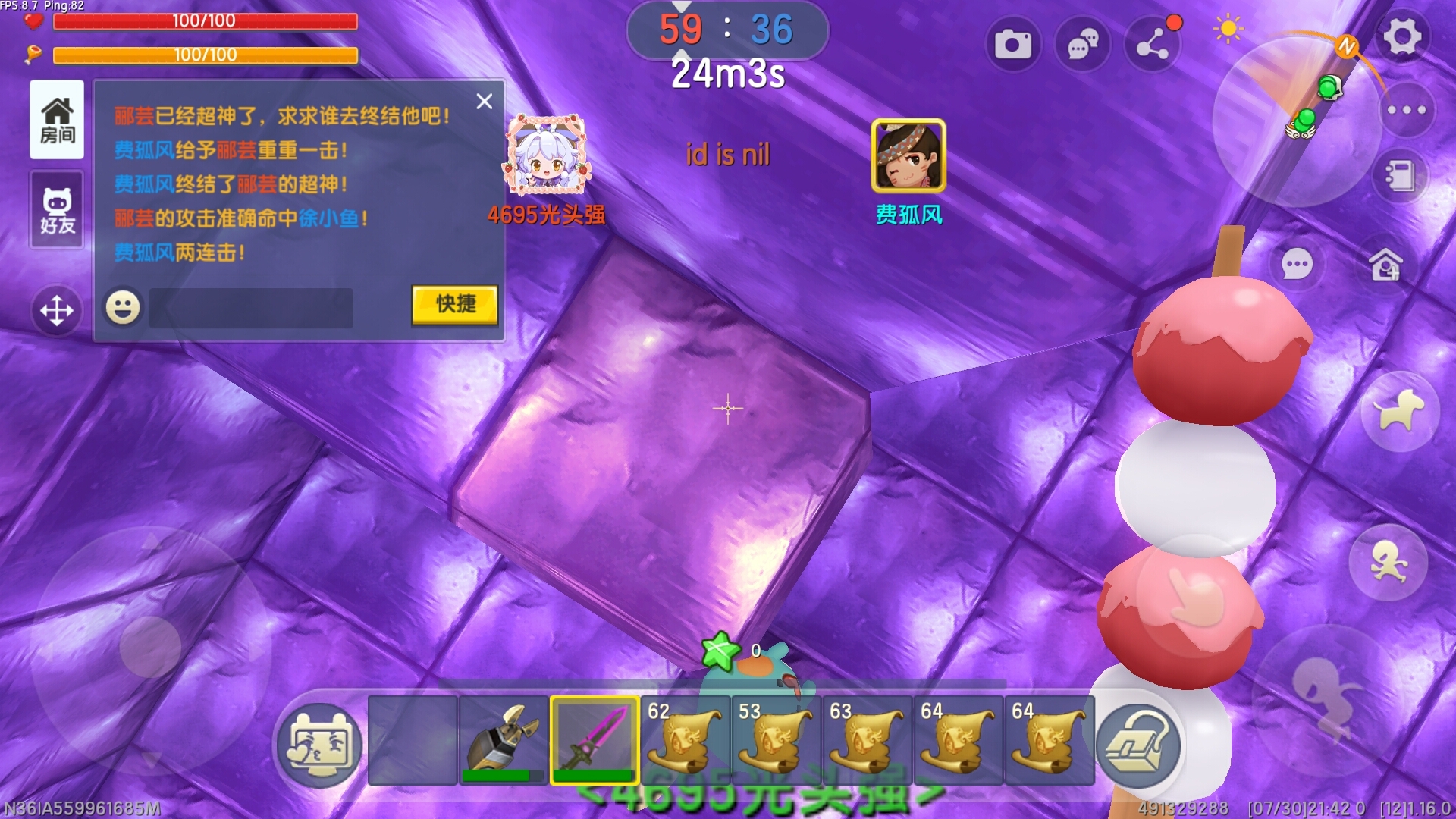Select the pink sword hotbar slot
This screenshot has width=1456, height=819.
(x=595, y=740)
